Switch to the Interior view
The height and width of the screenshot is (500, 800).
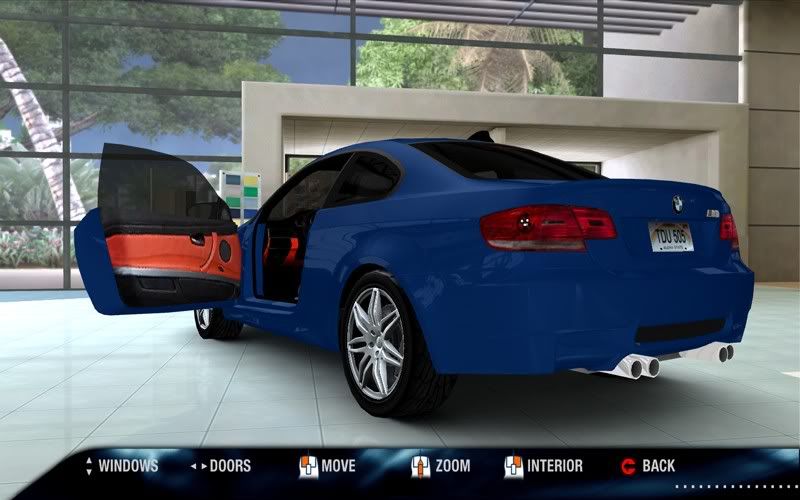coord(554,466)
